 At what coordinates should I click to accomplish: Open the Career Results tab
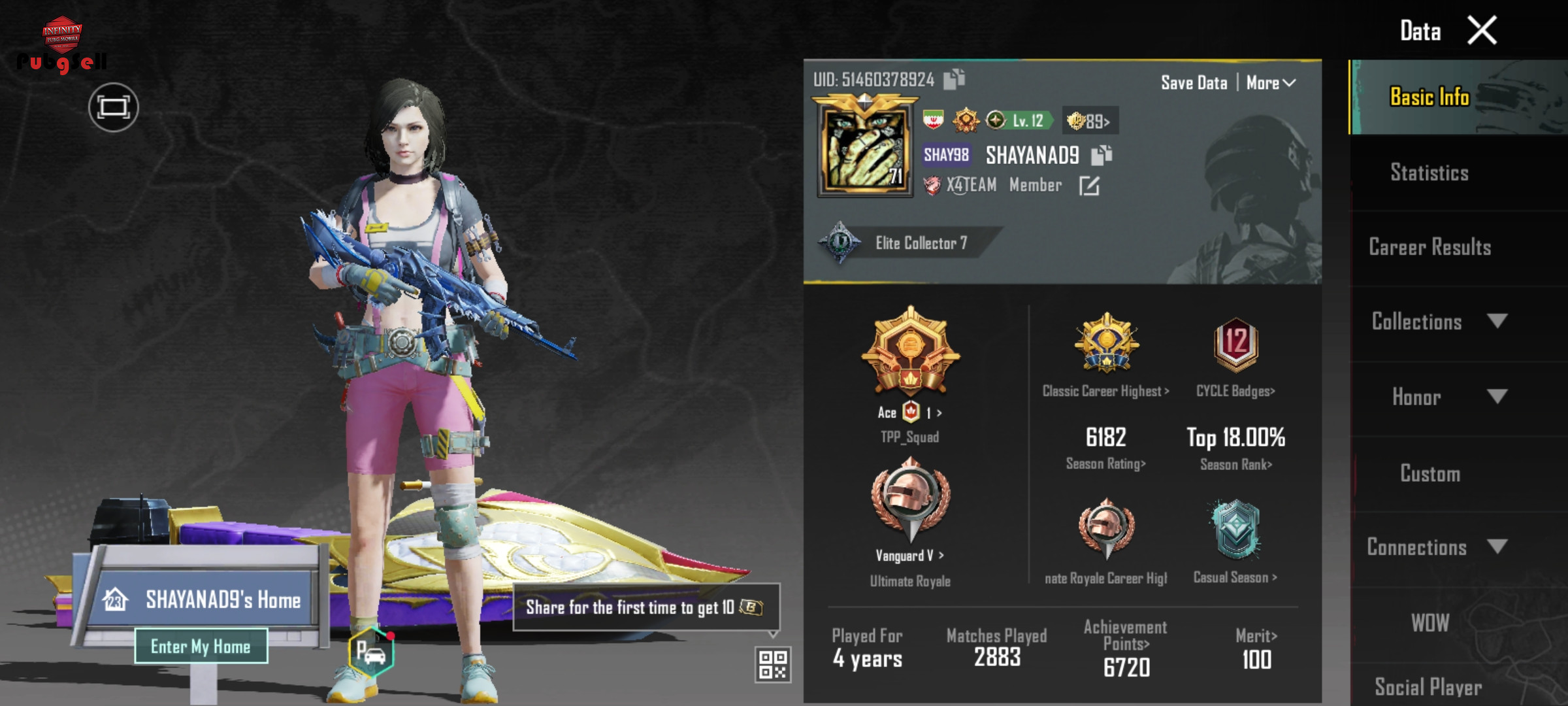click(x=1429, y=247)
